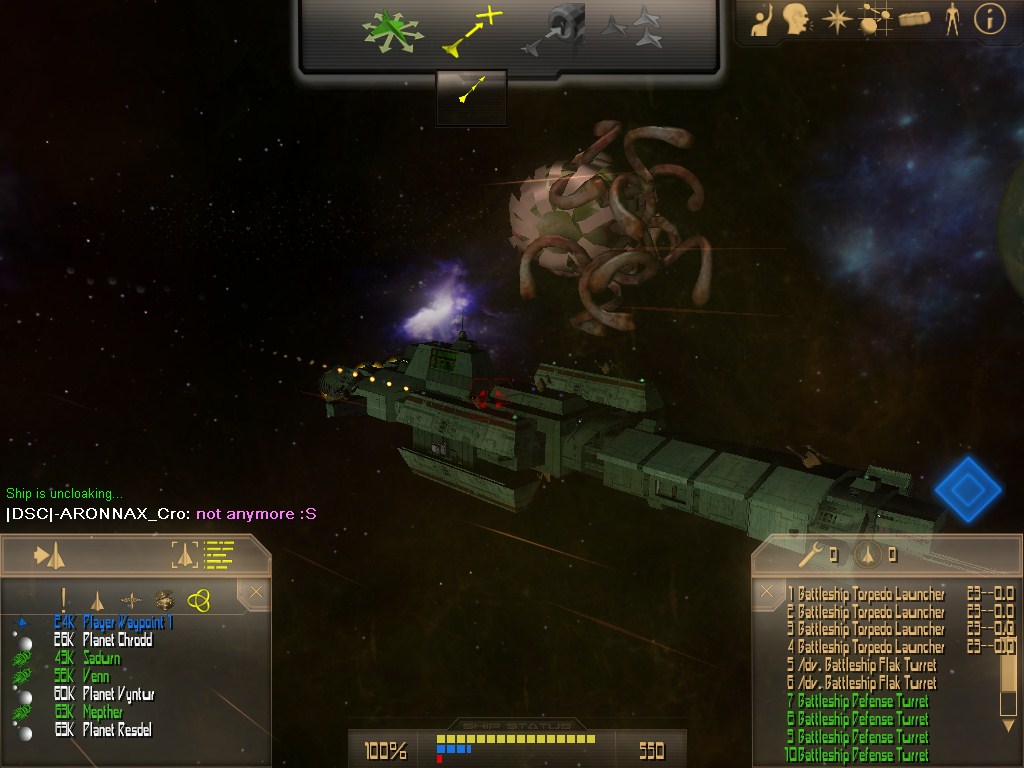Viewport: 1024px width, 768px height.
Task: Close the contacts list panel
Action: coord(256,593)
